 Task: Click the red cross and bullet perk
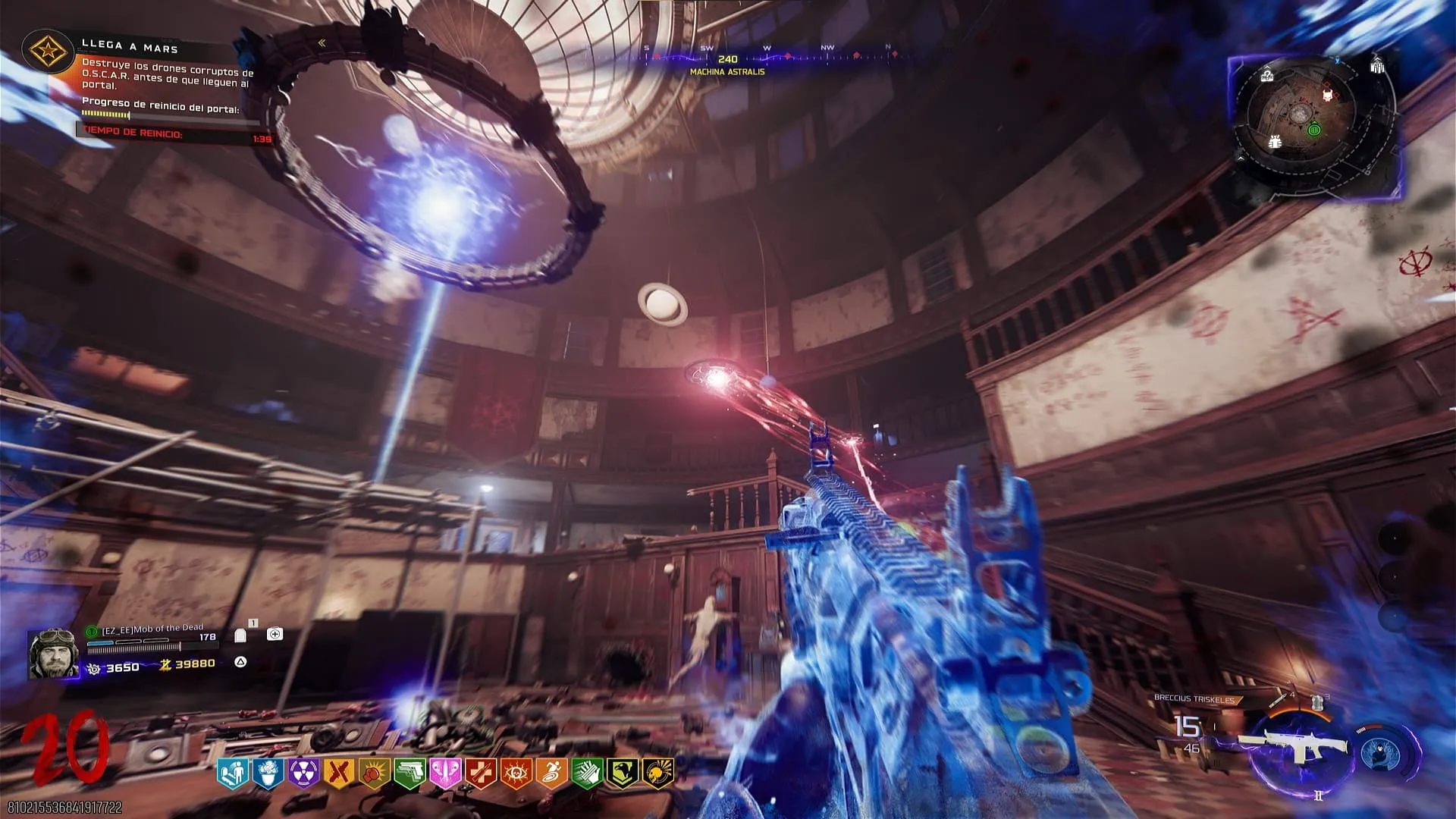click(481, 773)
